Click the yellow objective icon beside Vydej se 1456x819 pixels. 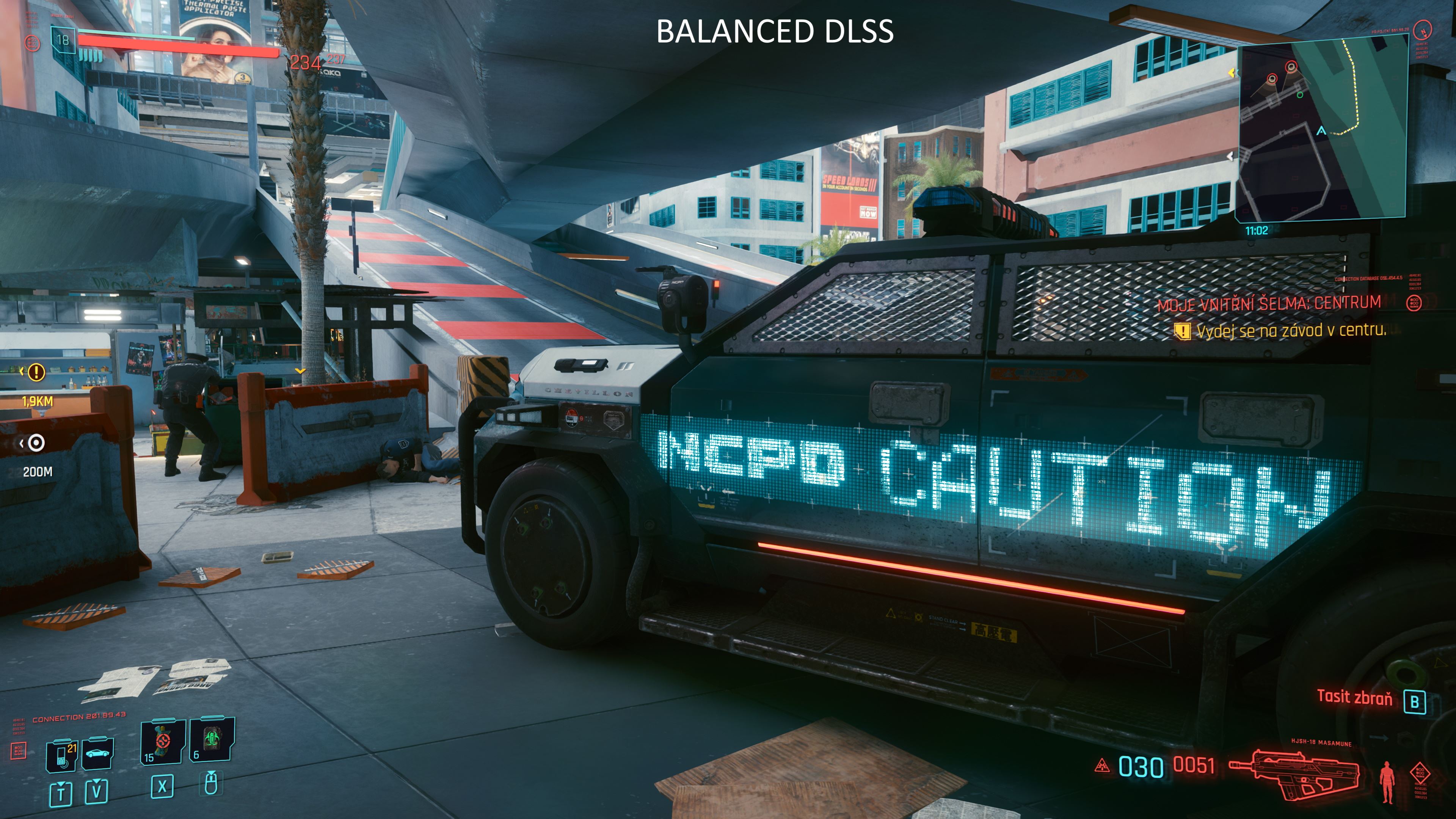[x=1182, y=331]
